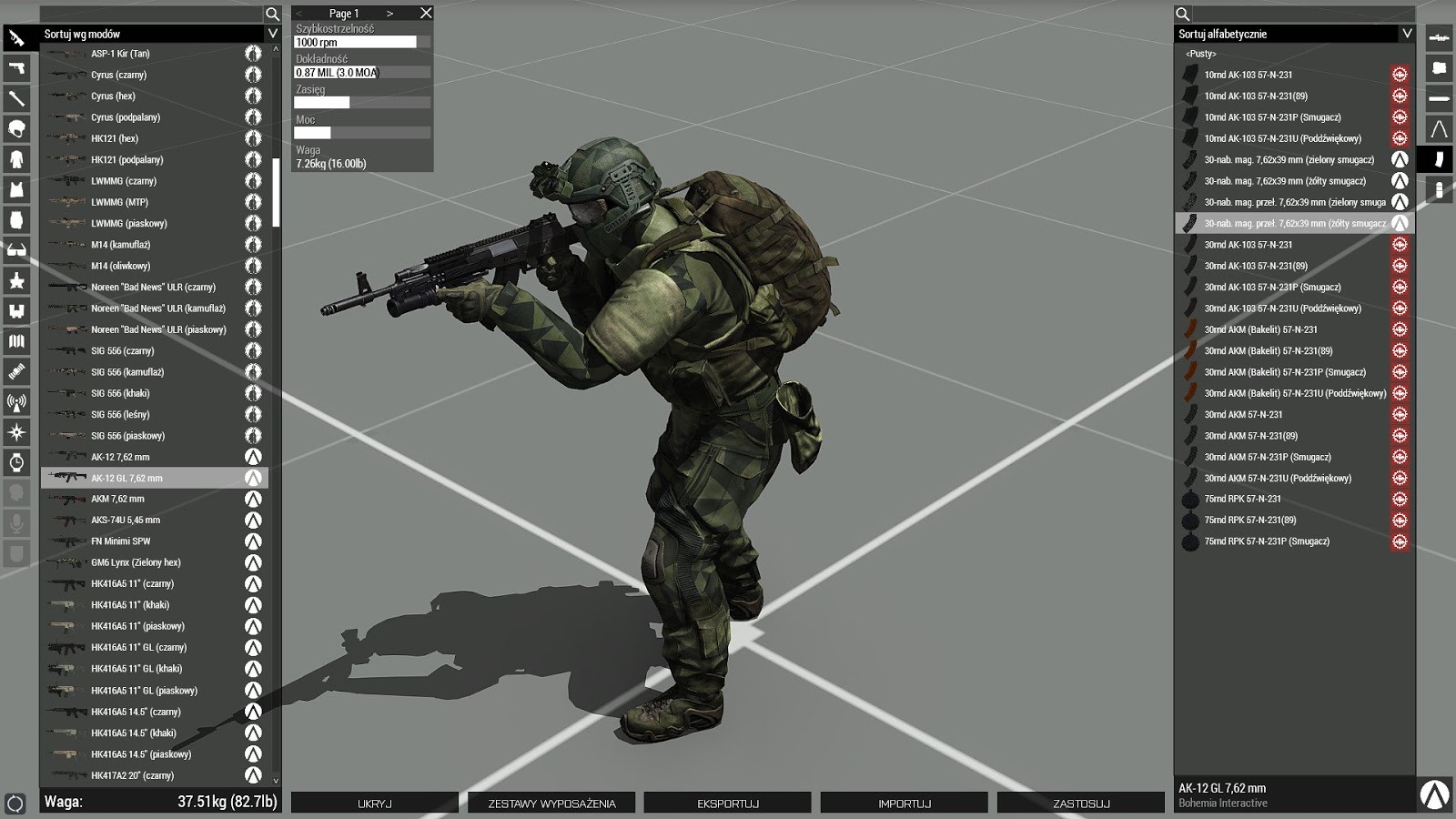Select the 30rnd AKM 57-N-231 magazine

(x=1274, y=414)
